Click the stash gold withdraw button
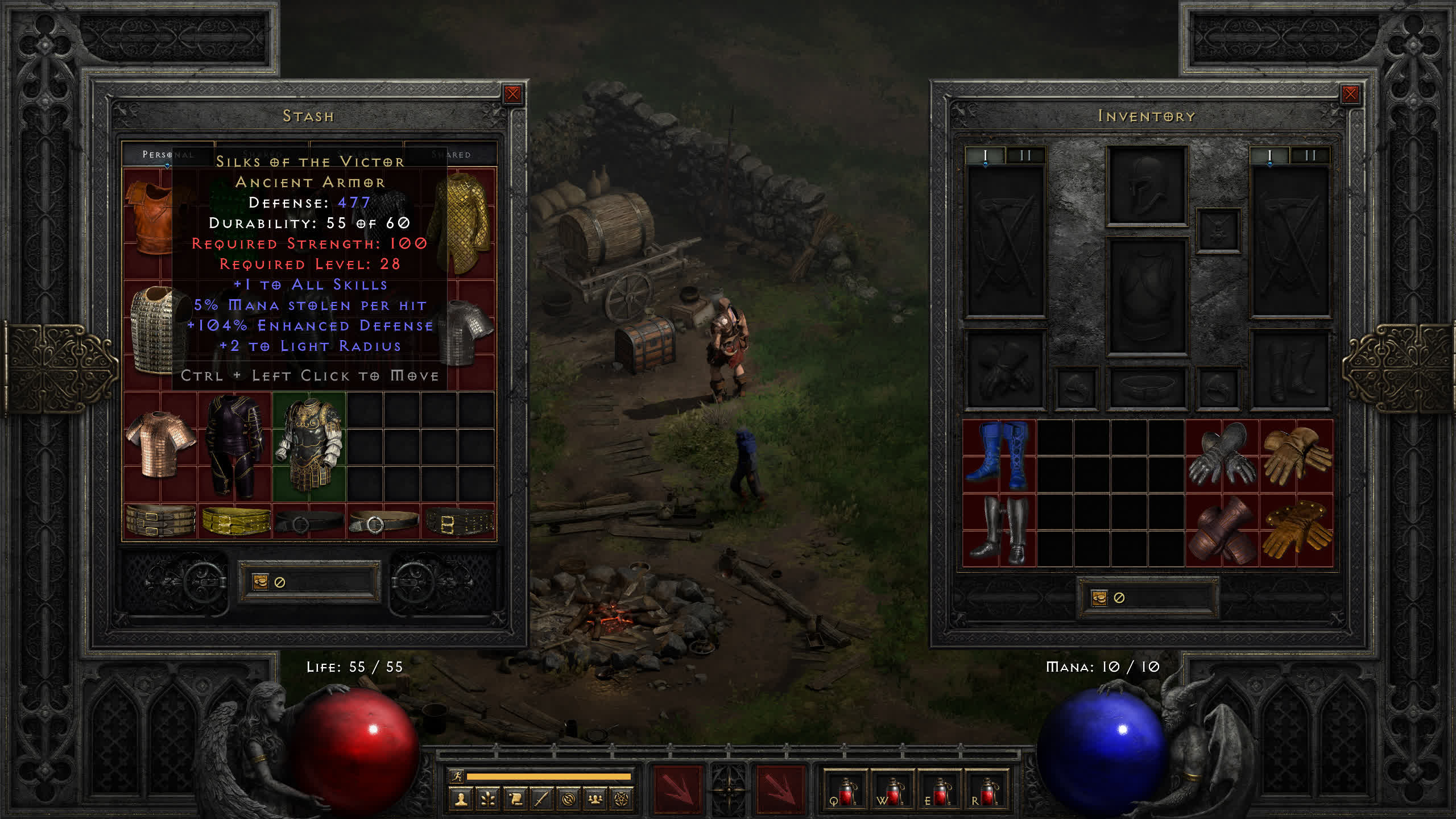Image resolution: width=1456 pixels, height=819 pixels. pos(260,582)
